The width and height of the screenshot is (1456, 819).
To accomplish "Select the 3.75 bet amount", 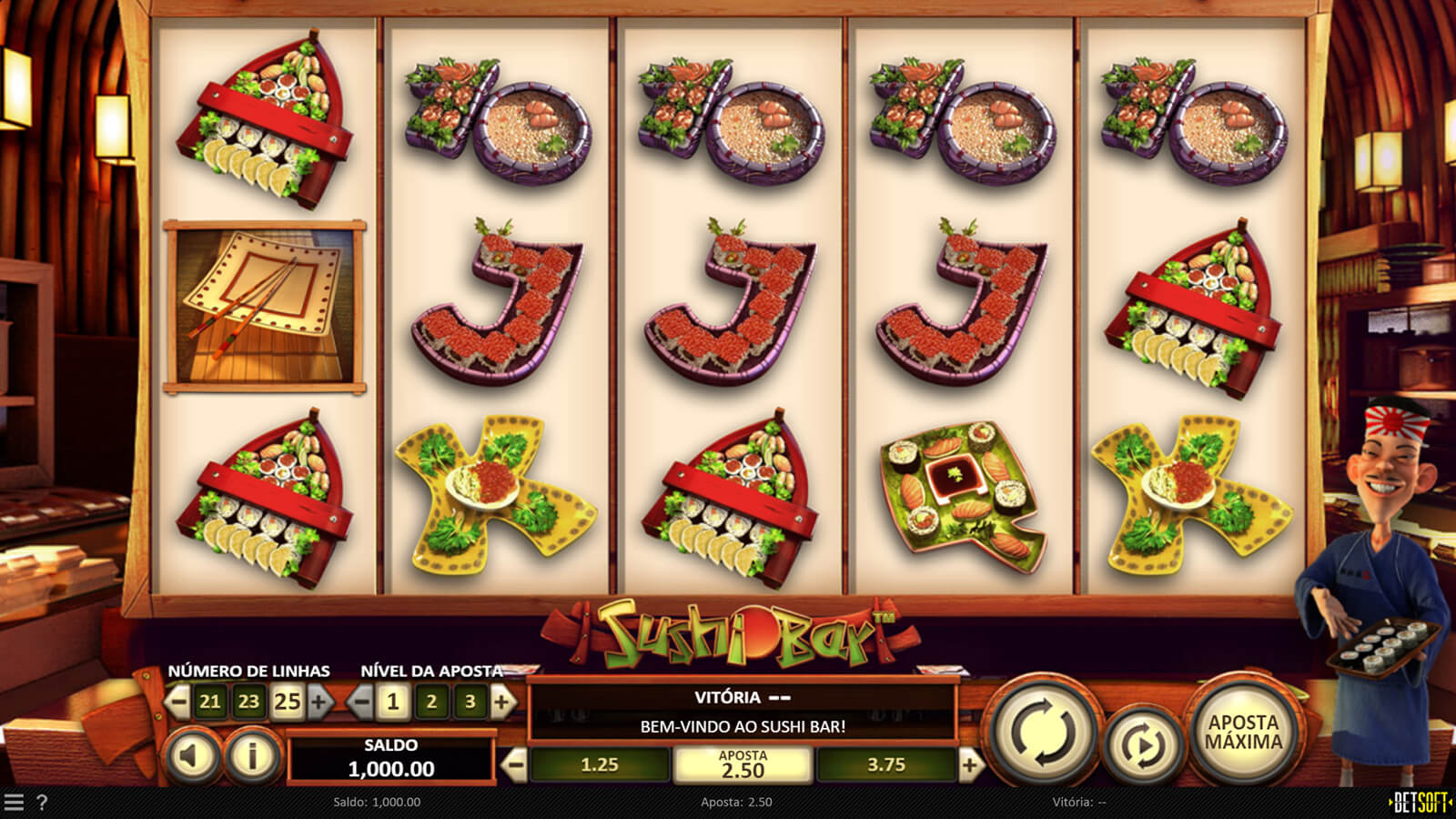I will [x=885, y=765].
